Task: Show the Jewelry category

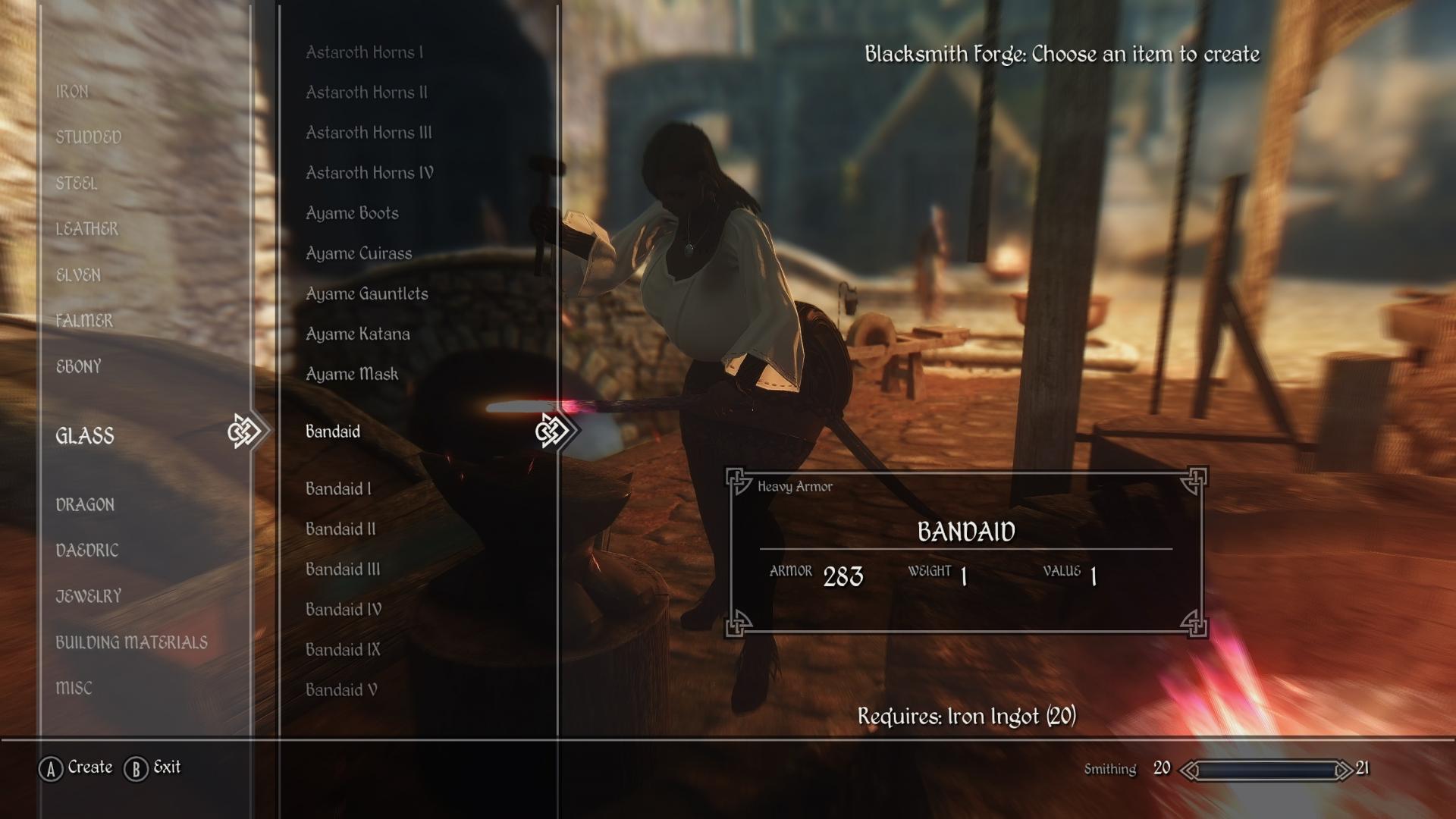Action: [x=89, y=597]
